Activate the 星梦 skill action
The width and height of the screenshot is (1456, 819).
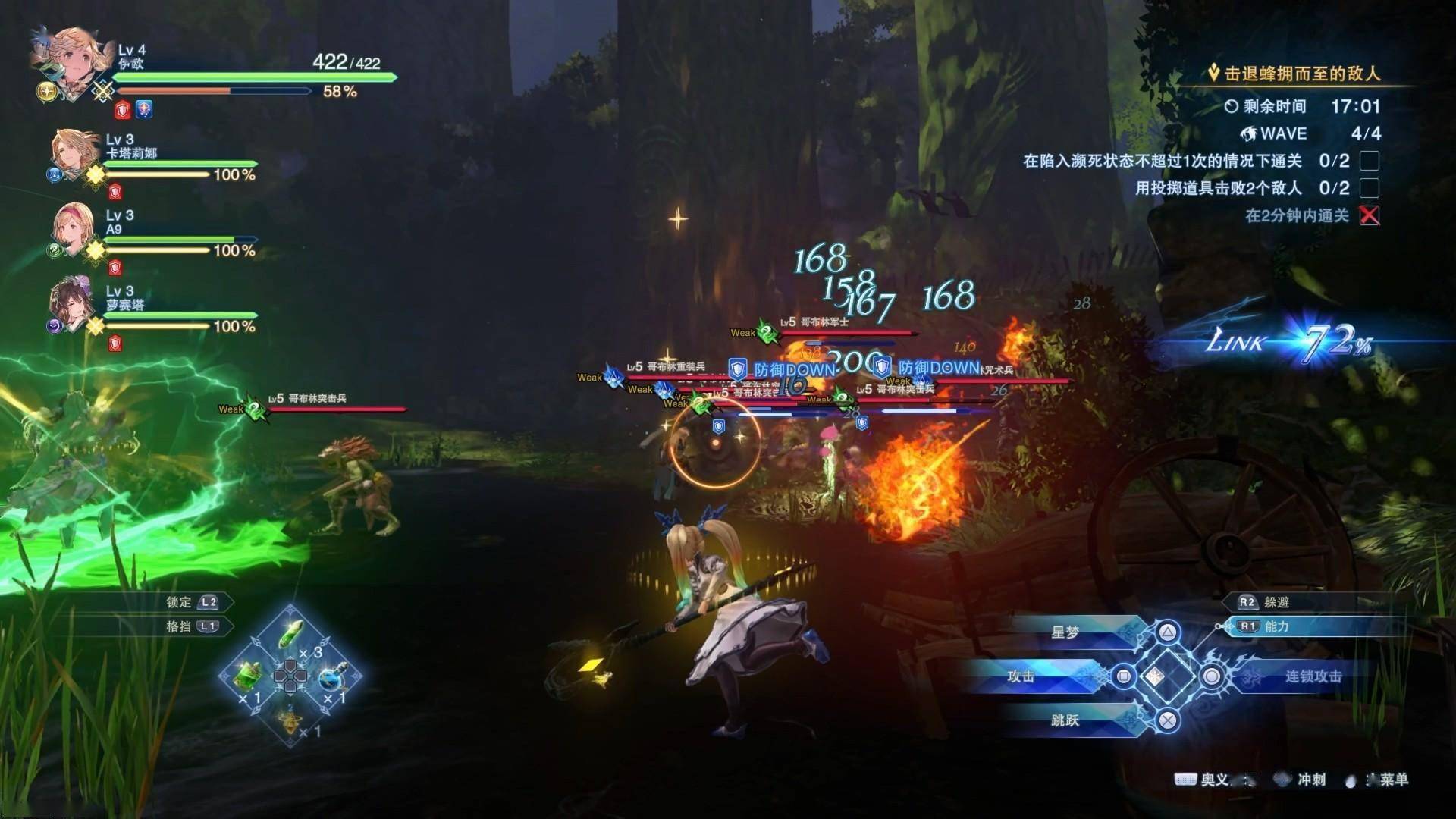click(1065, 632)
